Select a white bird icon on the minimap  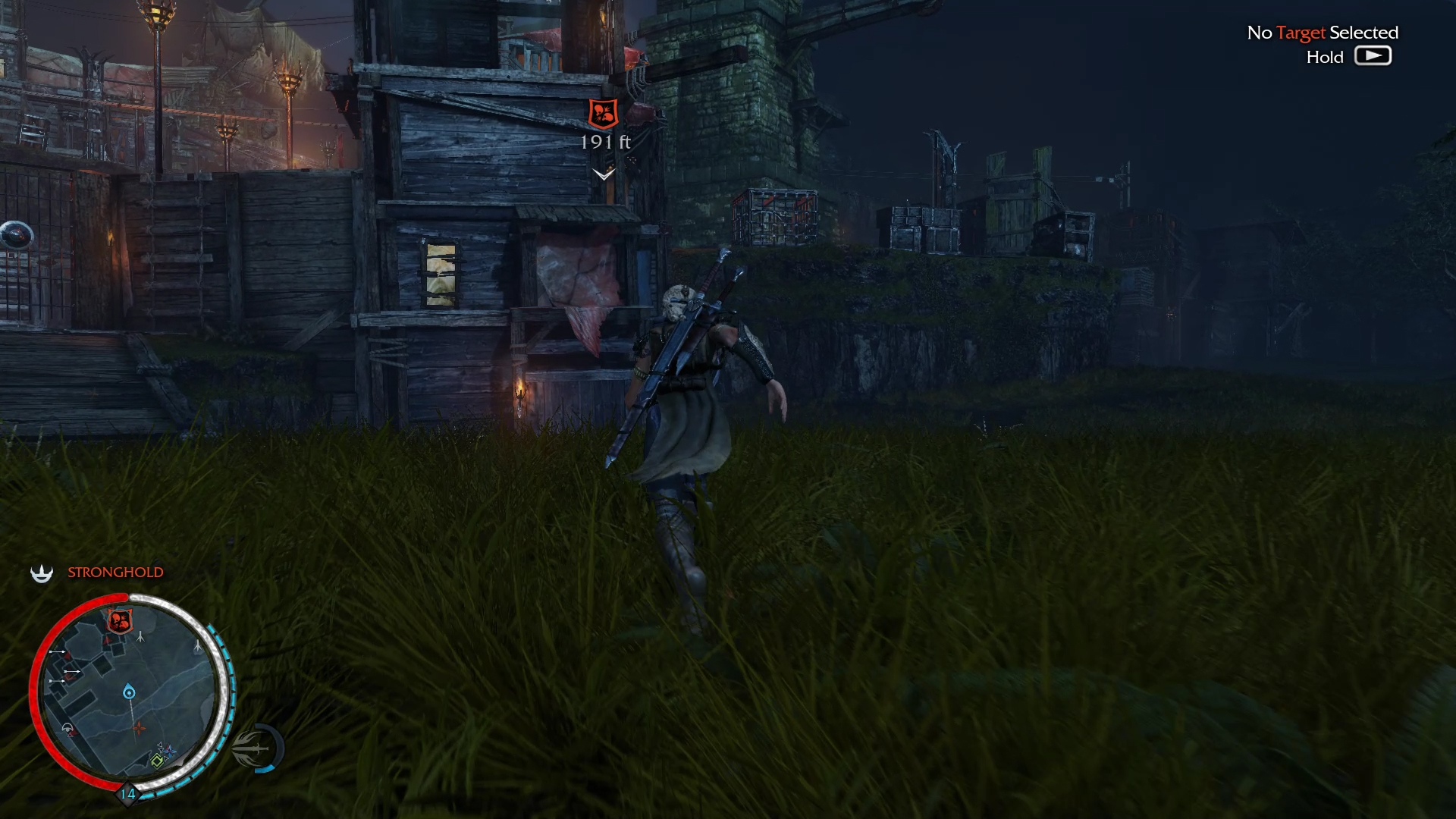140,638
